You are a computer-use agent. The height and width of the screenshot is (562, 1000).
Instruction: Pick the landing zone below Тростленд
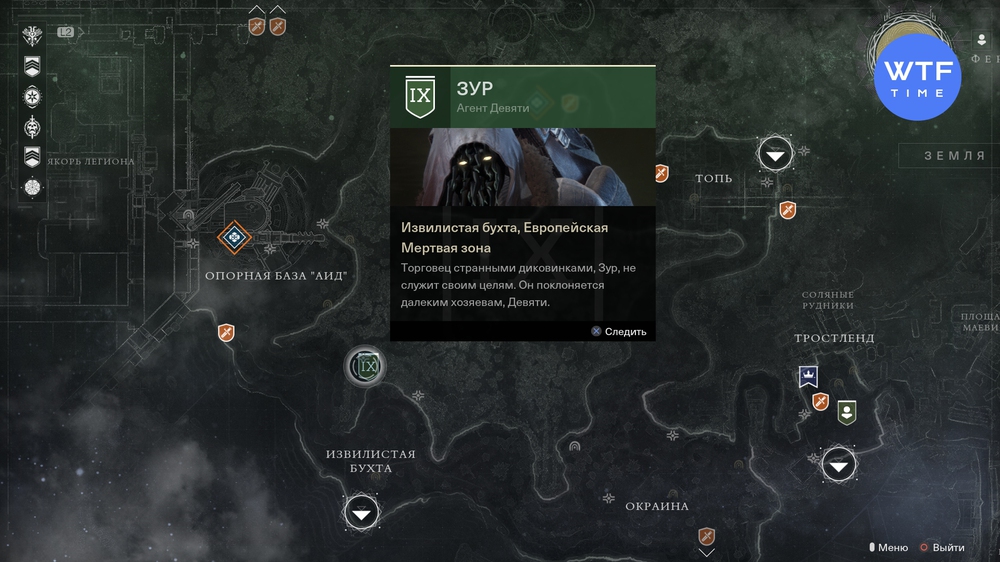point(838,464)
